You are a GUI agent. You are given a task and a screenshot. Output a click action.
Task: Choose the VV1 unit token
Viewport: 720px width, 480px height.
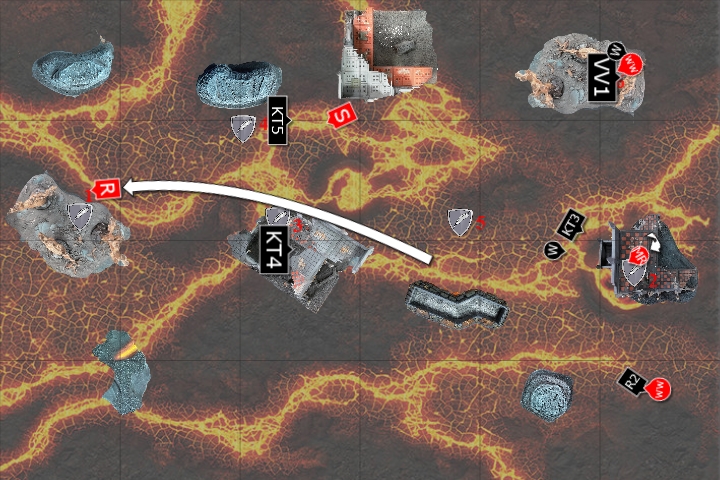pos(601,78)
